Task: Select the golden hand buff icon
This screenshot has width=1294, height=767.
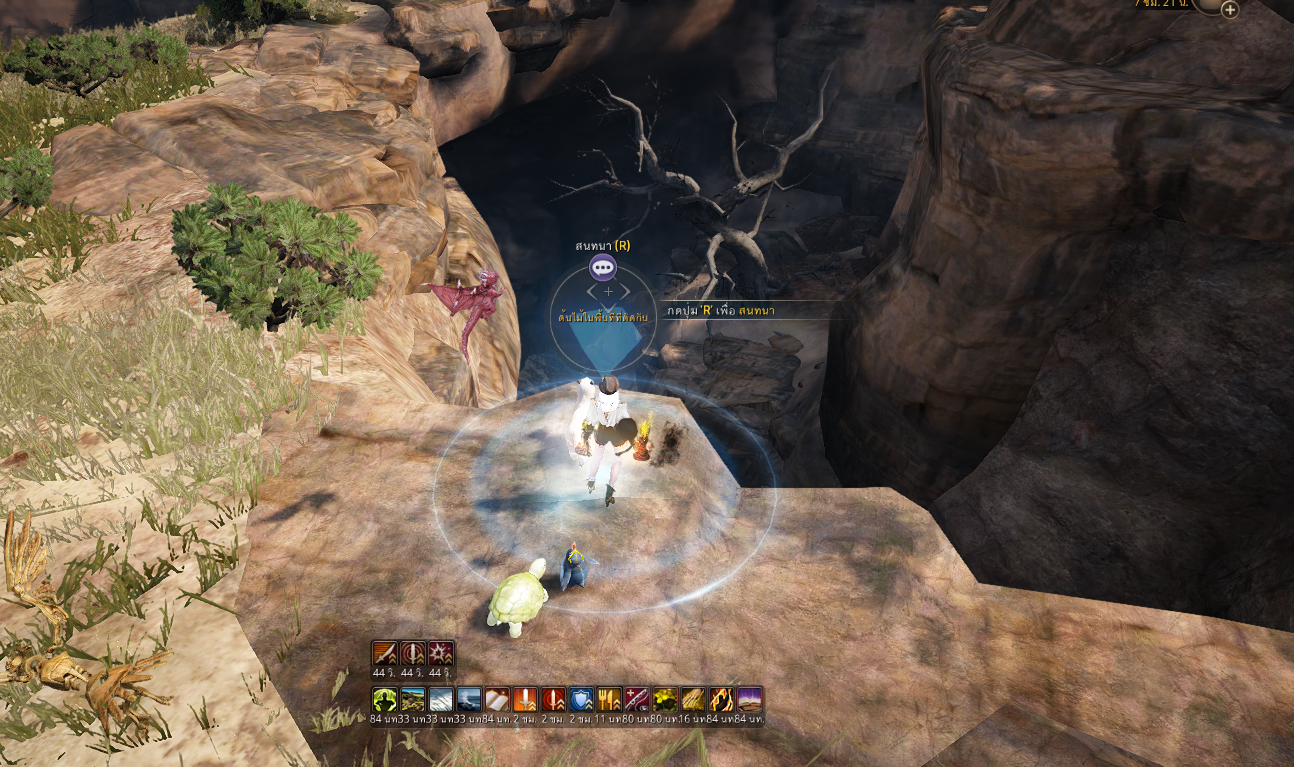Action: [693, 699]
